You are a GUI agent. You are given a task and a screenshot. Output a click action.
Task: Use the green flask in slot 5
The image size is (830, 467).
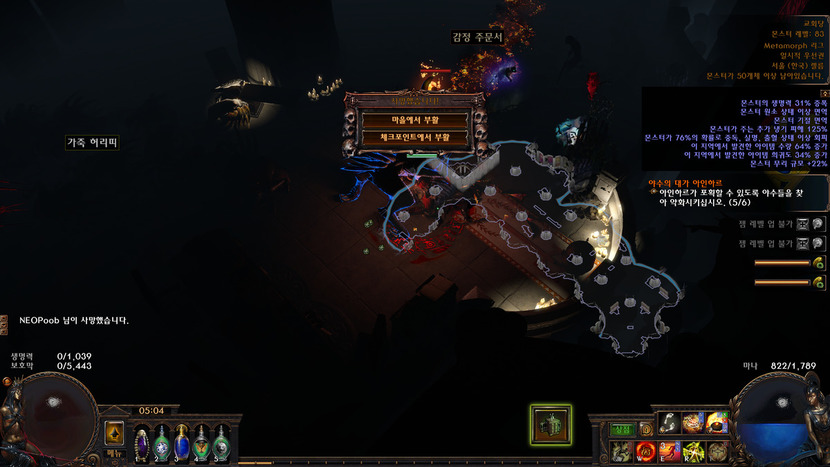(x=221, y=440)
